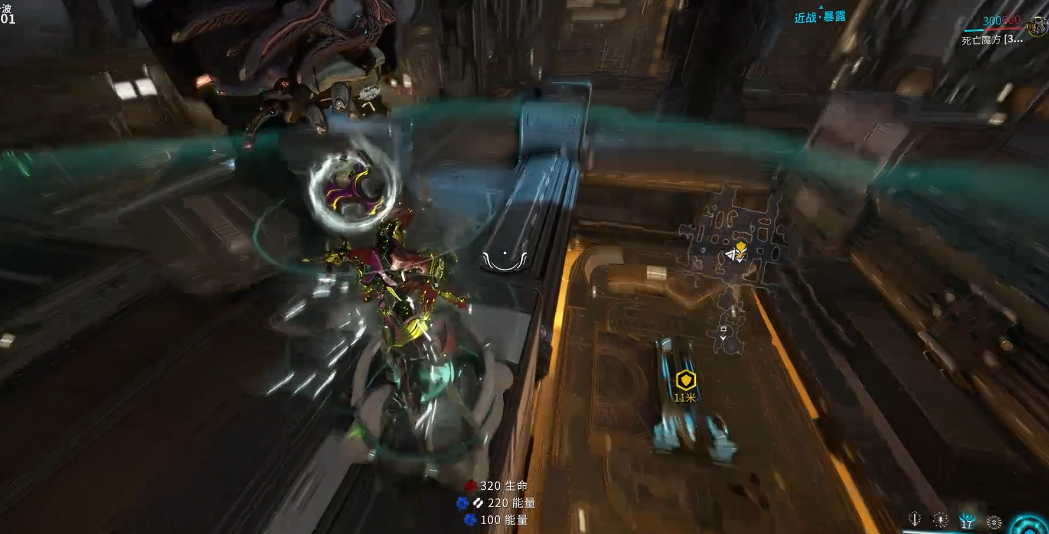Activate the downward sword ability icon
This screenshot has width=1049, height=534.
pyautogui.click(x=915, y=520)
